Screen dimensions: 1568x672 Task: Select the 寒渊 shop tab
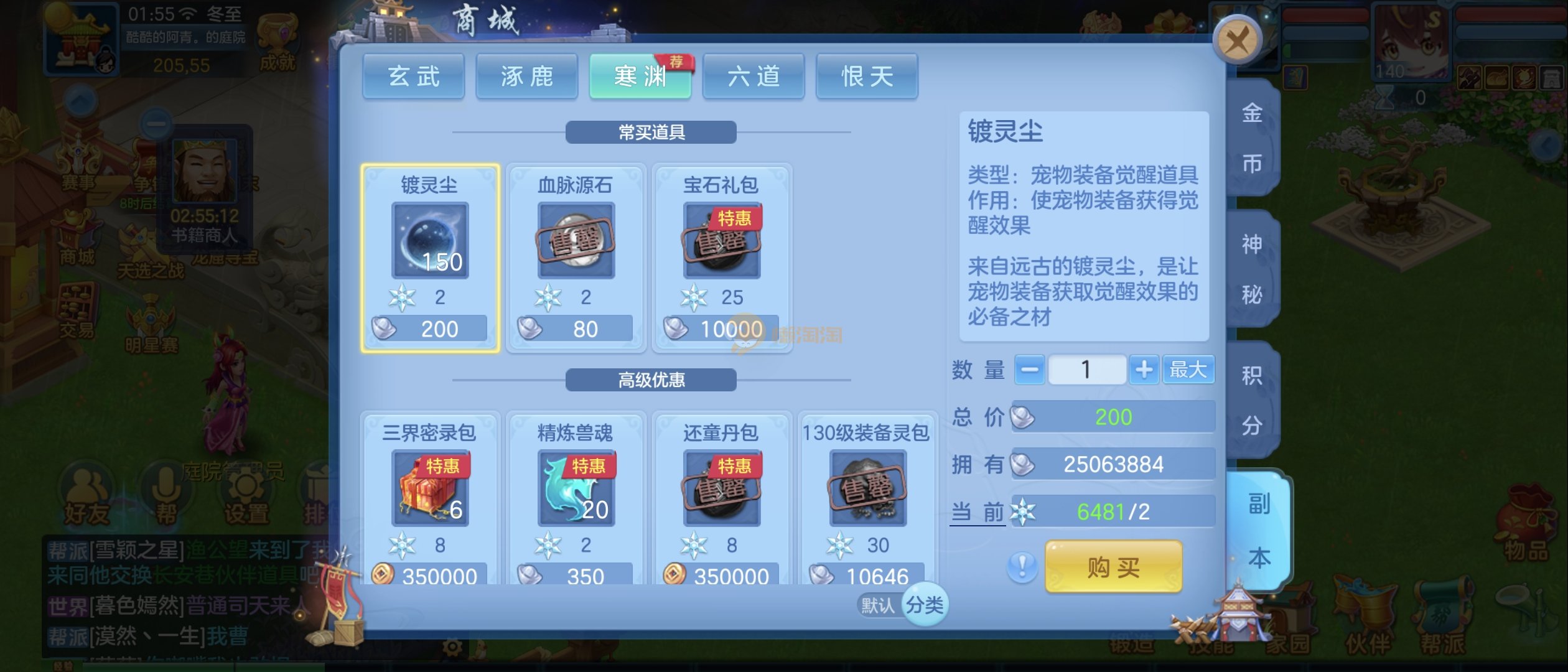[x=640, y=77]
